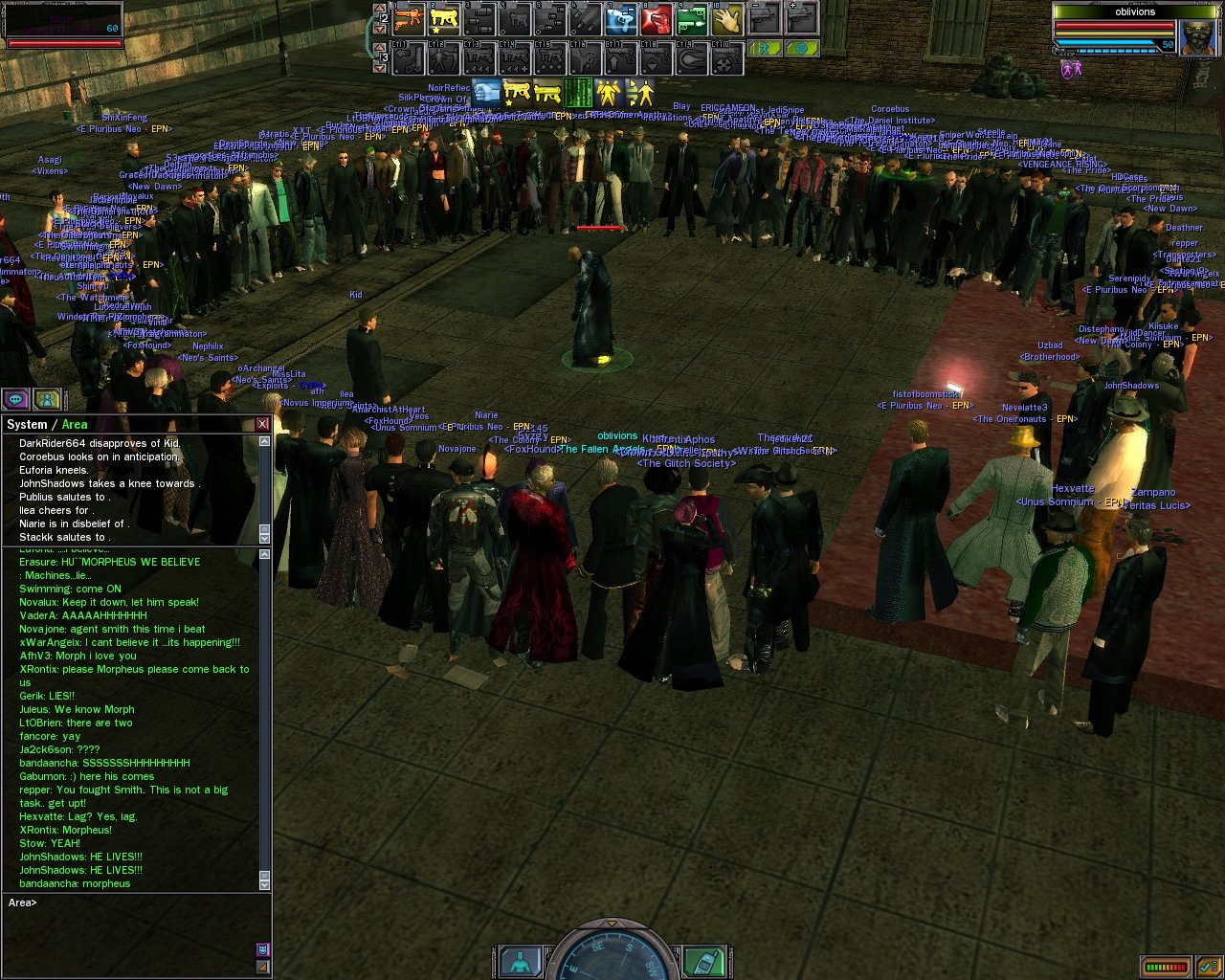Select the green Matrix code buff icon
1225x980 pixels.
(x=577, y=93)
